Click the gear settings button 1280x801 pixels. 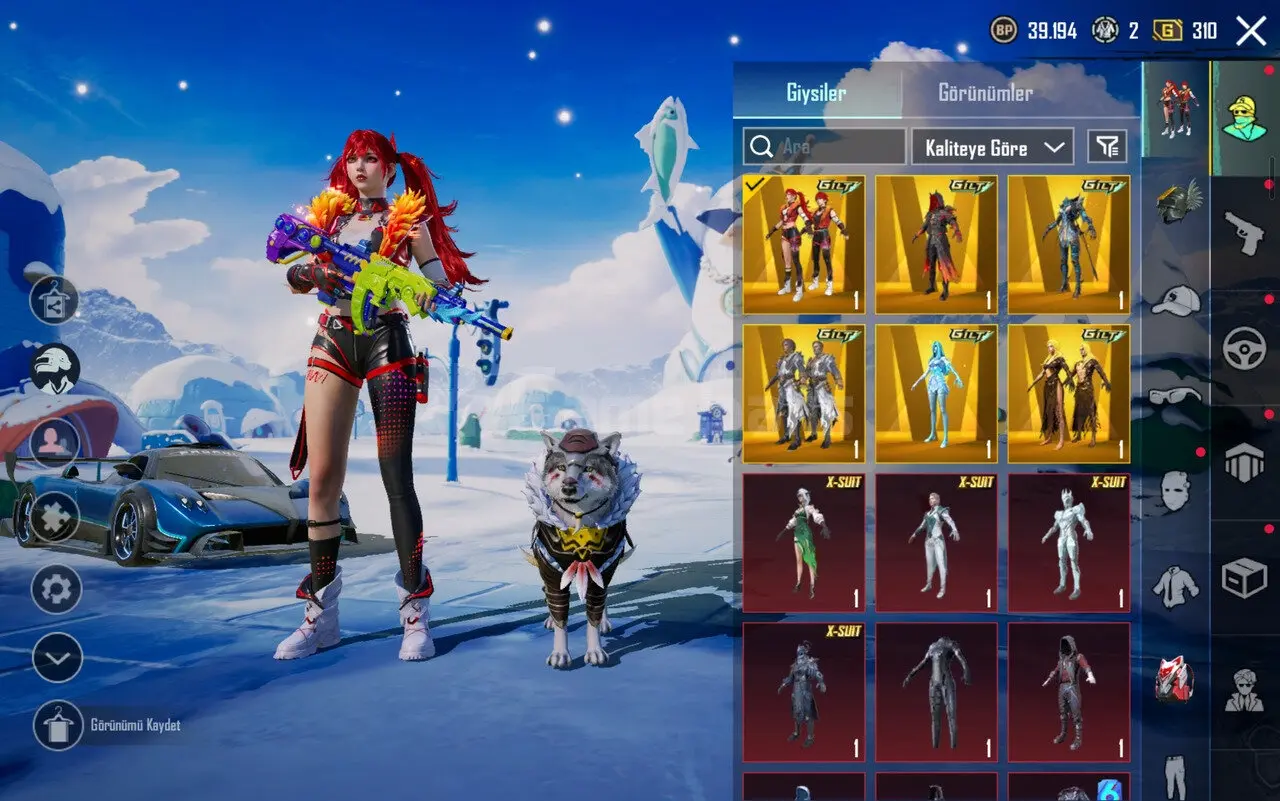tap(56, 589)
